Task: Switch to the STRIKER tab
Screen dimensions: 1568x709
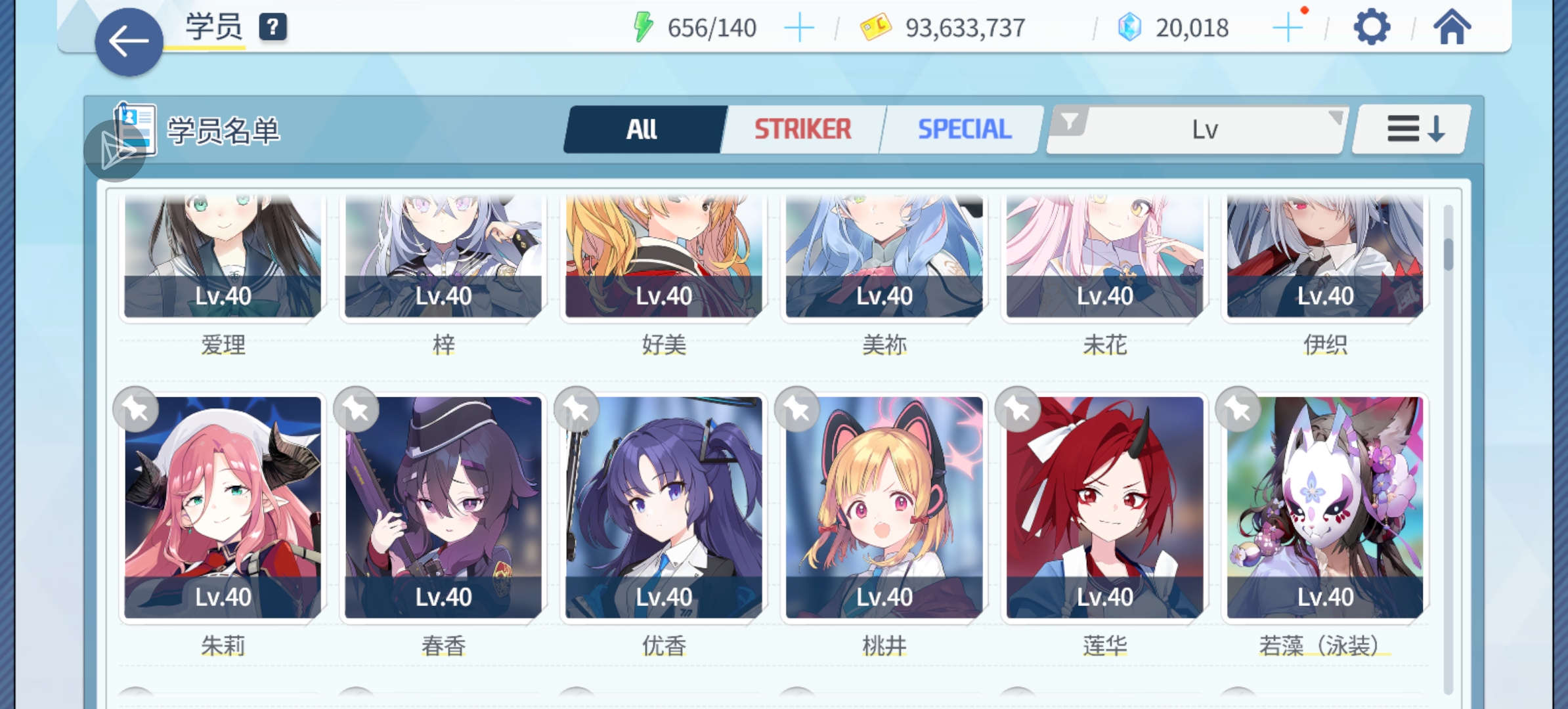Action: [802, 129]
